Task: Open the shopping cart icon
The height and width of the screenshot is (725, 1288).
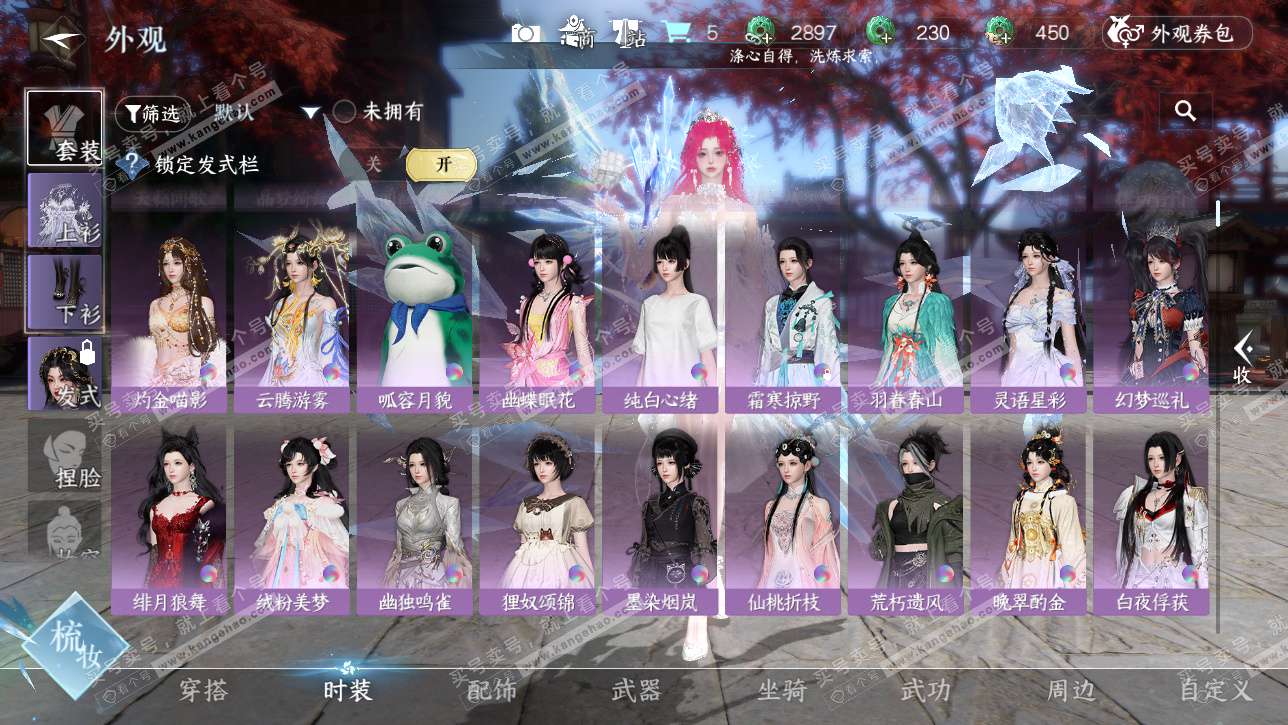Action: pyautogui.click(x=678, y=33)
